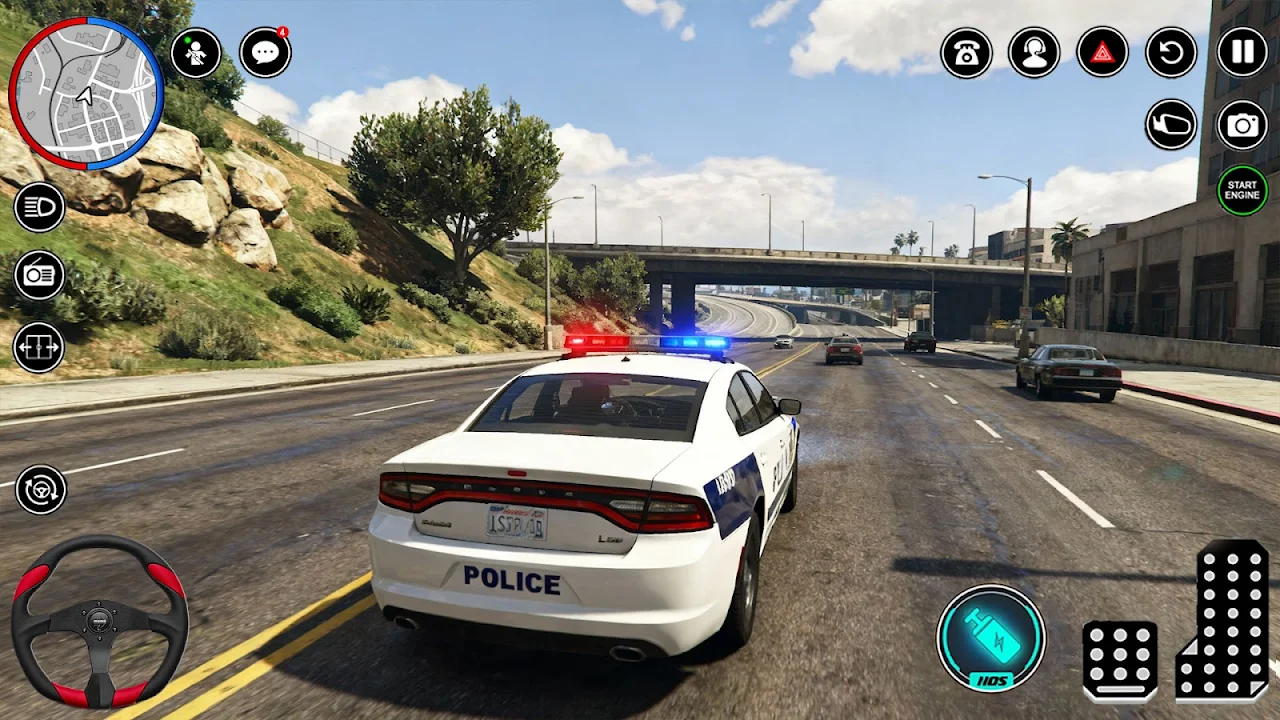Screen dimensions: 1280x720
Task: Open the circular minimap
Action: tap(86, 93)
